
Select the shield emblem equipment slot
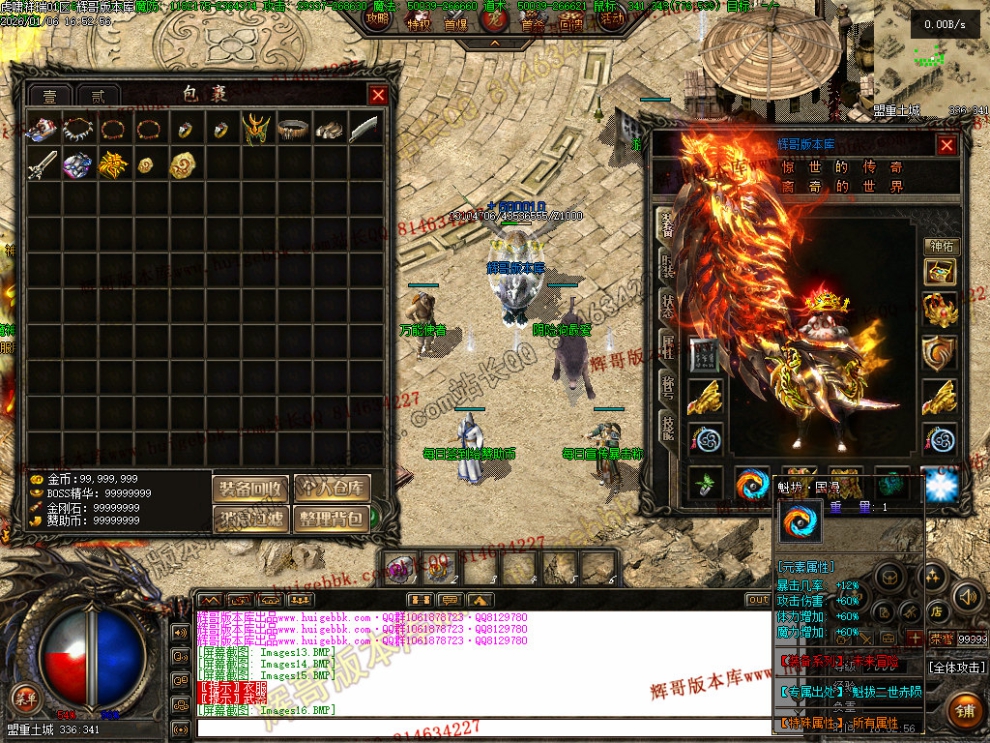[940, 352]
